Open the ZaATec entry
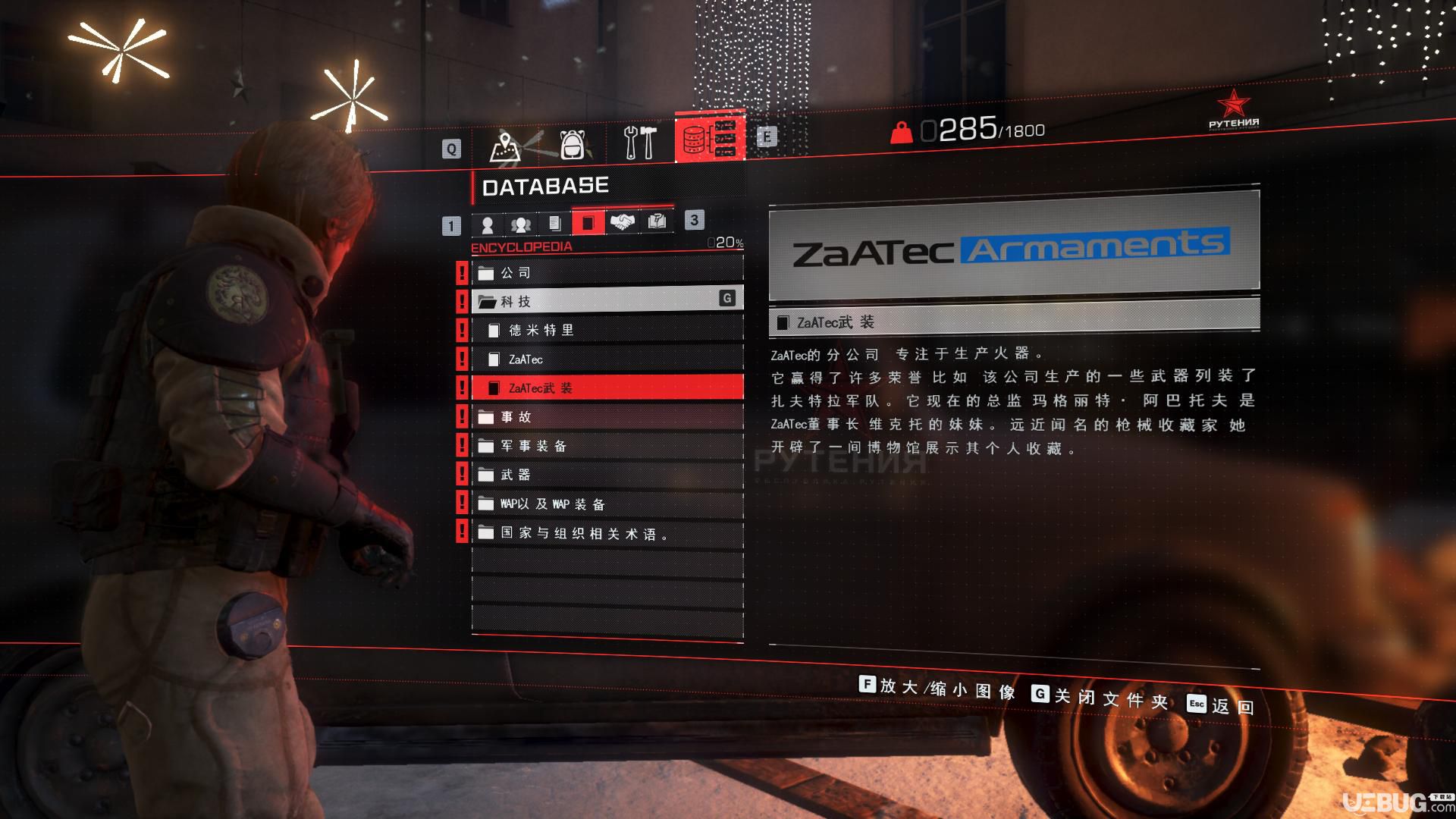The height and width of the screenshot is (819, 1456). tap(607, 359)
